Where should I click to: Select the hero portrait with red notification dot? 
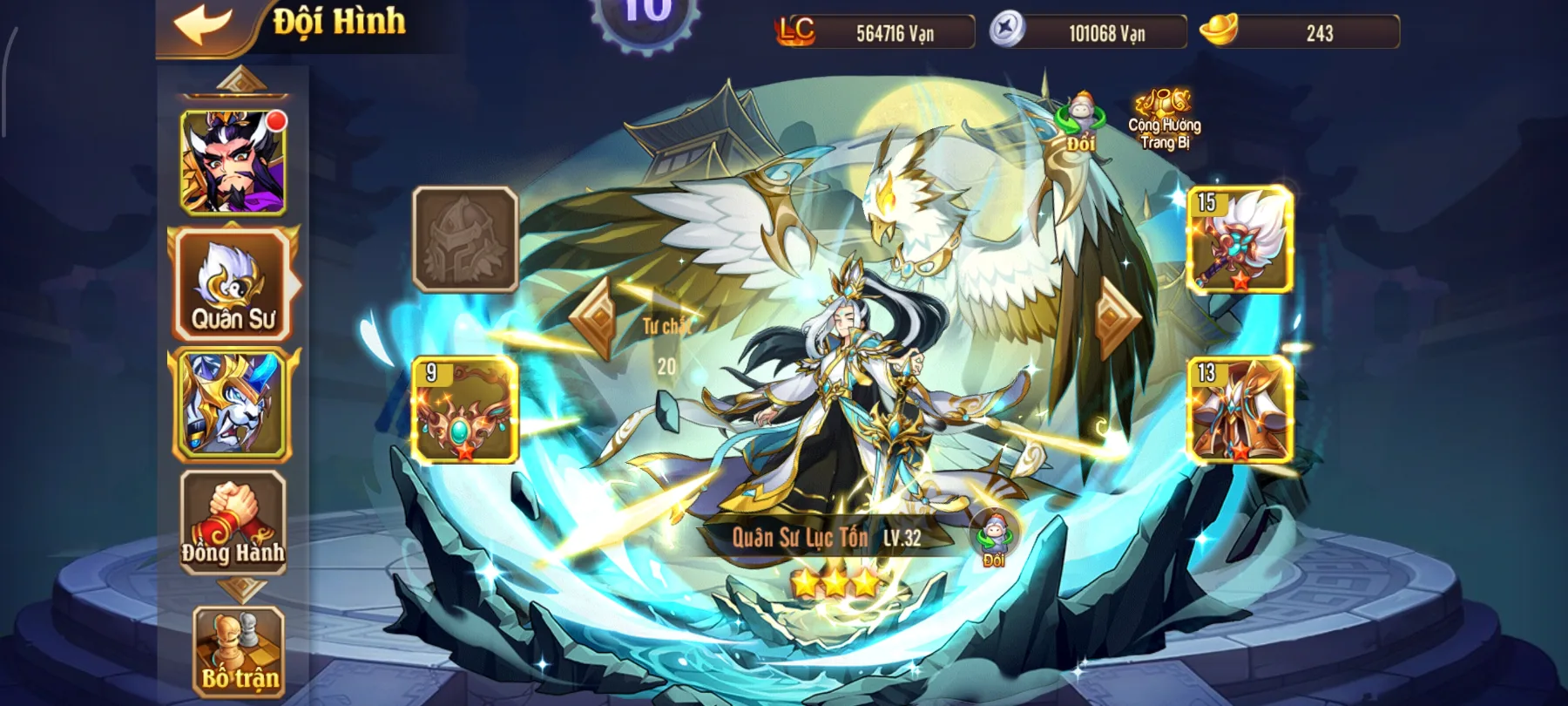(x=231, y=161)
